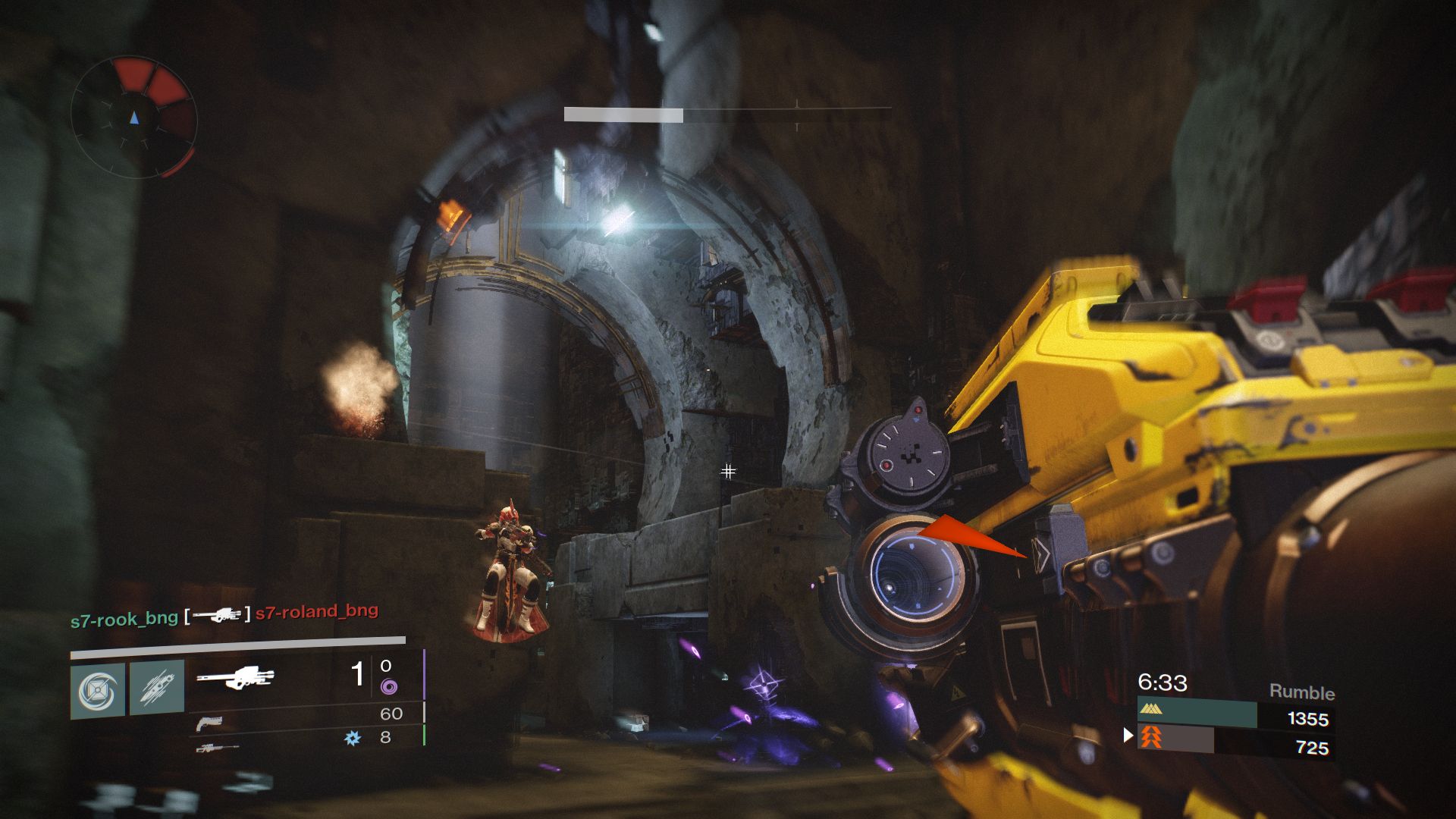The image size is (1456, 819).
Task: Click the 6:33 match timer
Action: 1162,683
